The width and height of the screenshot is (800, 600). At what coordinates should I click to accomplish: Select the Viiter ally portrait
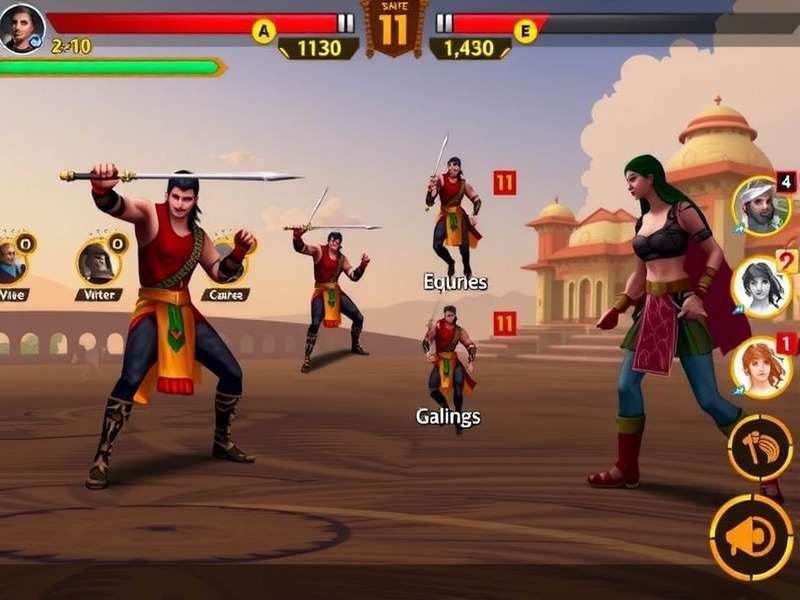tap(99, 263)
